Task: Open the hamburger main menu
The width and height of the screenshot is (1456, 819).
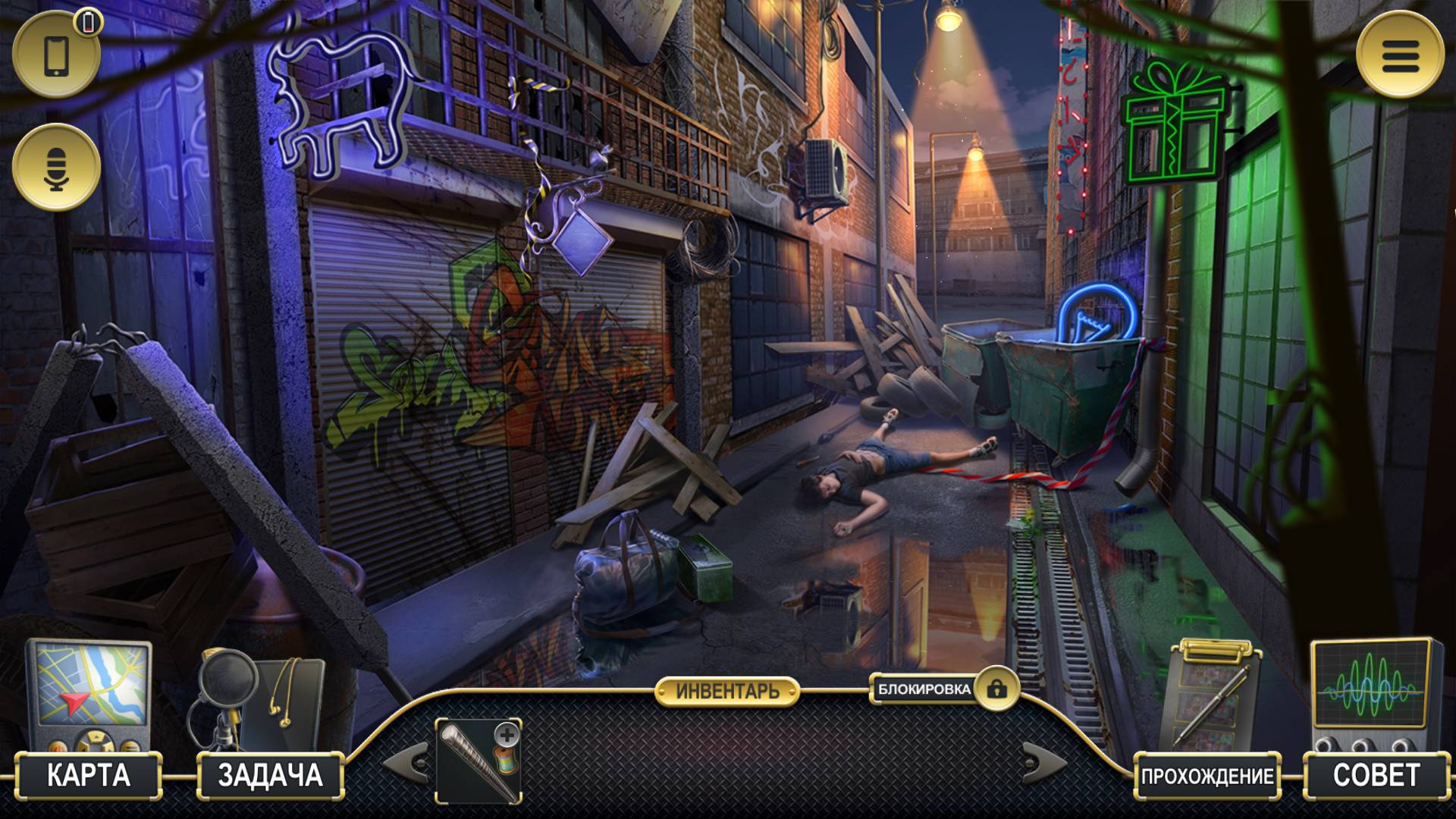Action: tap(1399, 55)
